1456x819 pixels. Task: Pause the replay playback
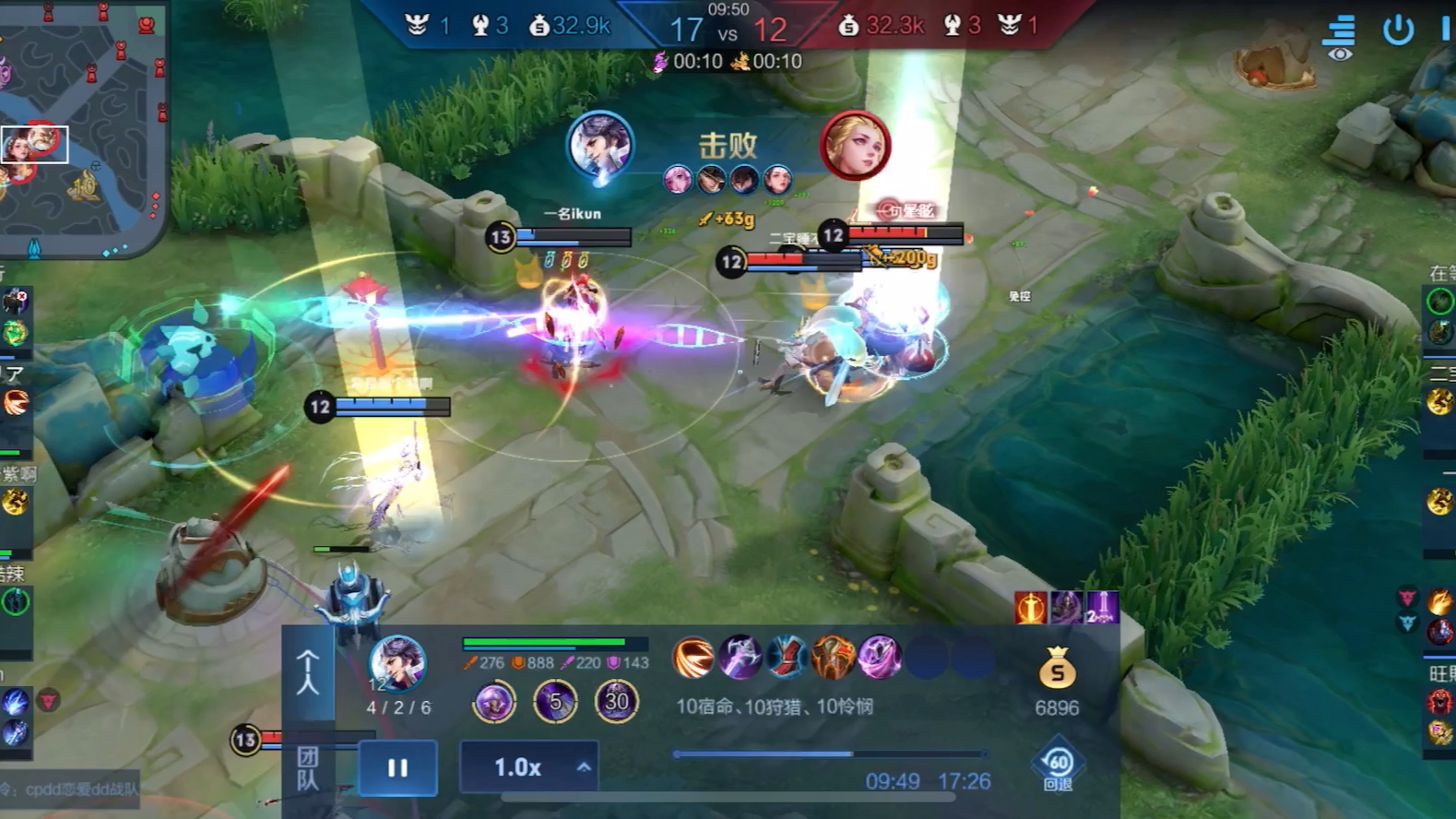coord(397,767)
